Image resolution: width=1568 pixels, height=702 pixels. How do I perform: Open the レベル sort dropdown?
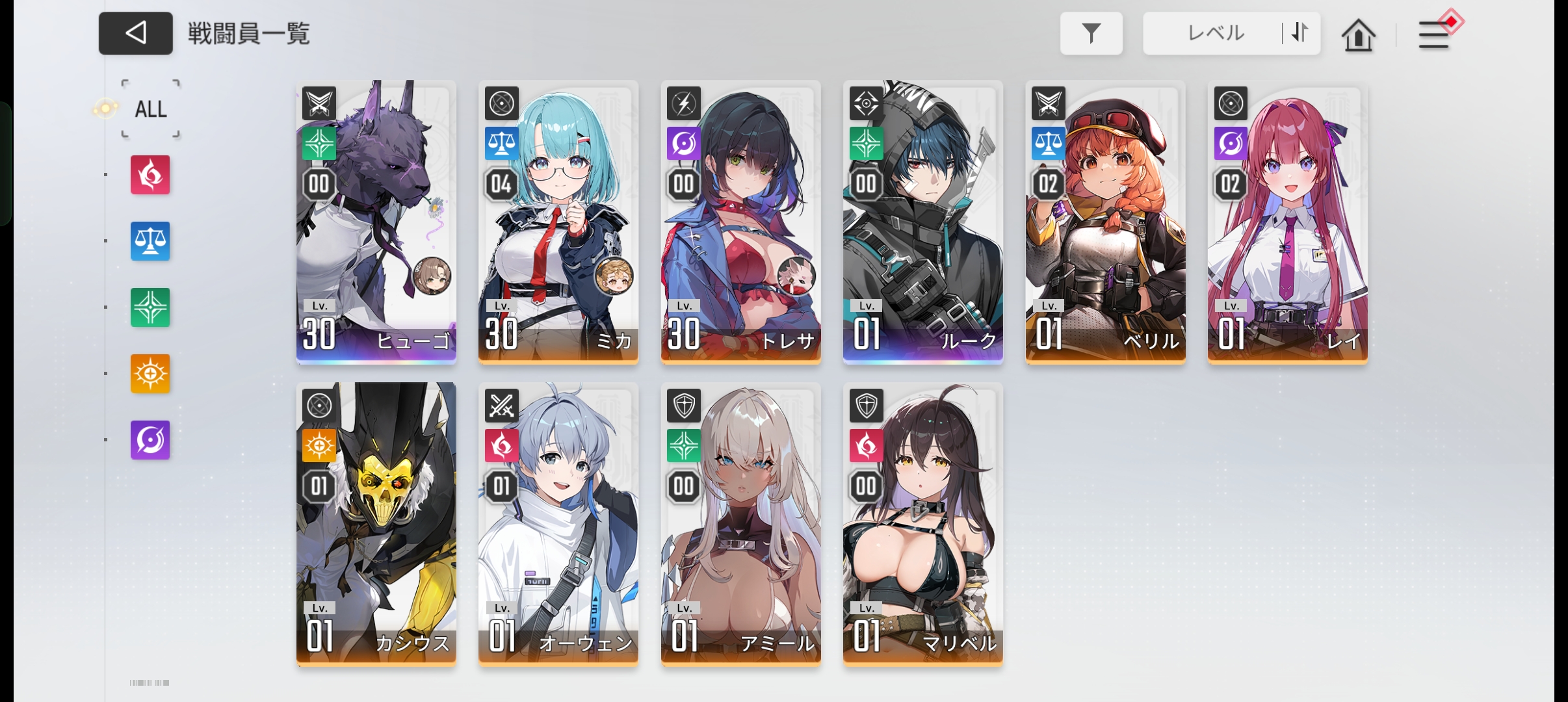1213,33
